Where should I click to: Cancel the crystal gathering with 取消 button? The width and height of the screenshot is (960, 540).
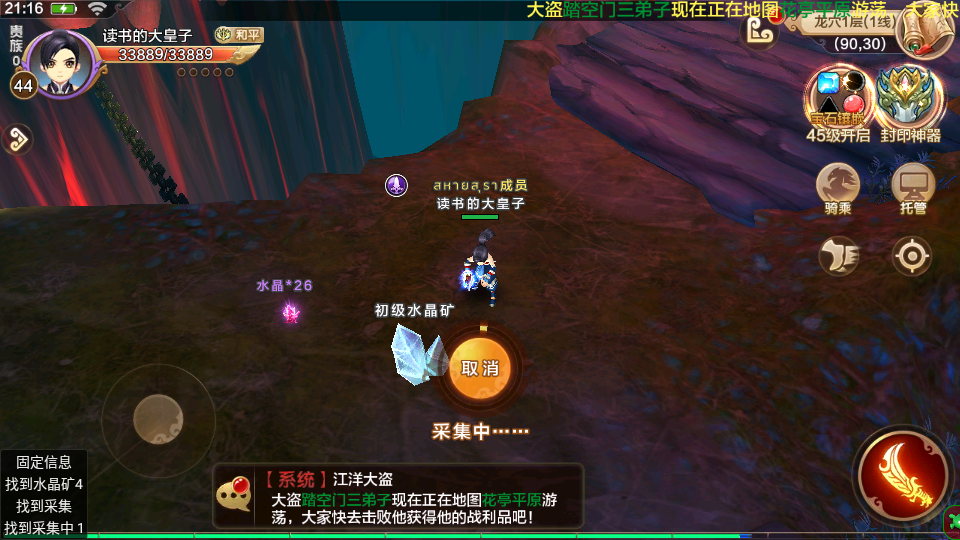point(479,368)
